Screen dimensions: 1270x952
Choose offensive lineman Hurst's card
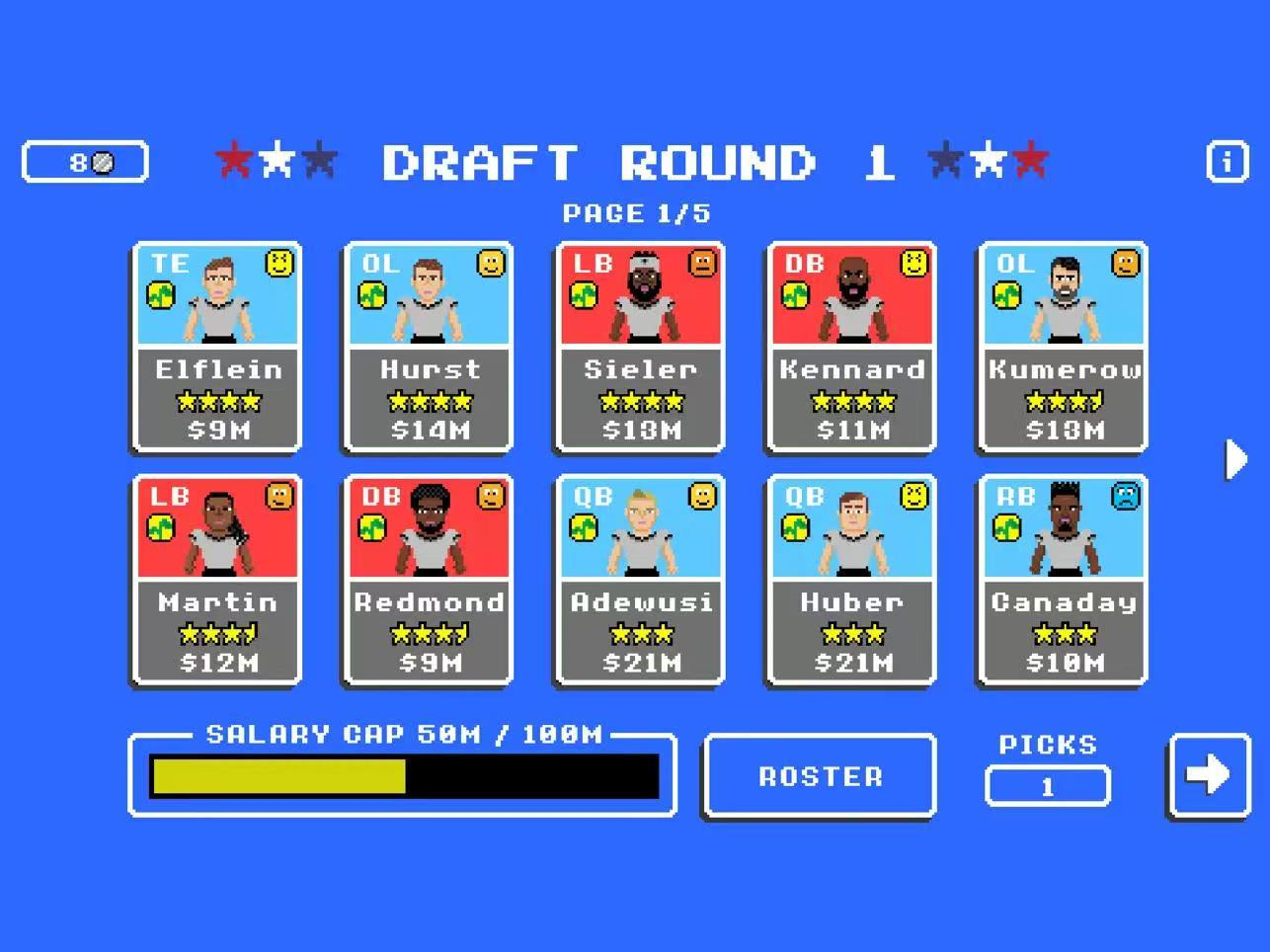pos(429,348)
